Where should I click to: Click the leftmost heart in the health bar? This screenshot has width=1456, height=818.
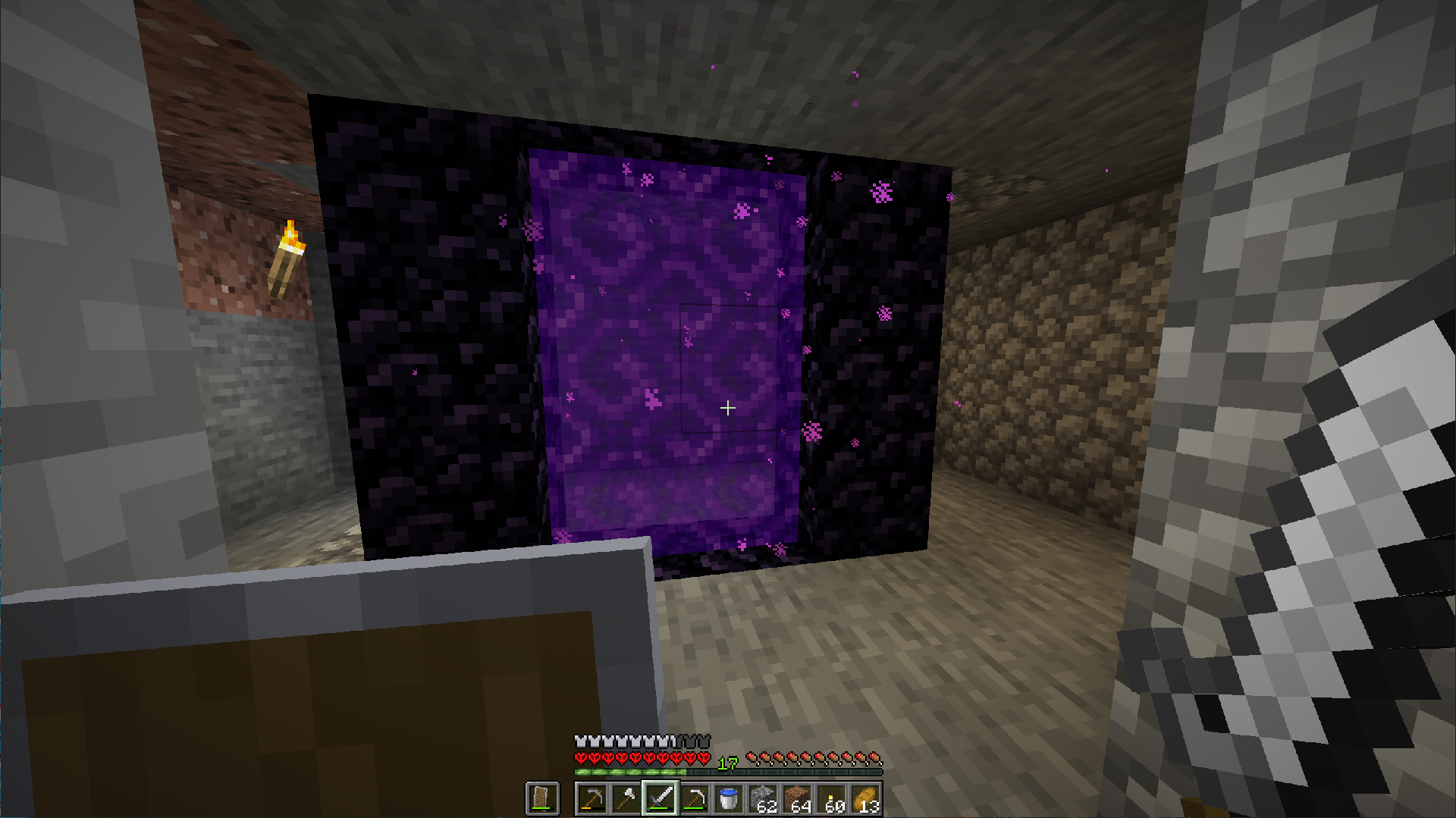579,759
